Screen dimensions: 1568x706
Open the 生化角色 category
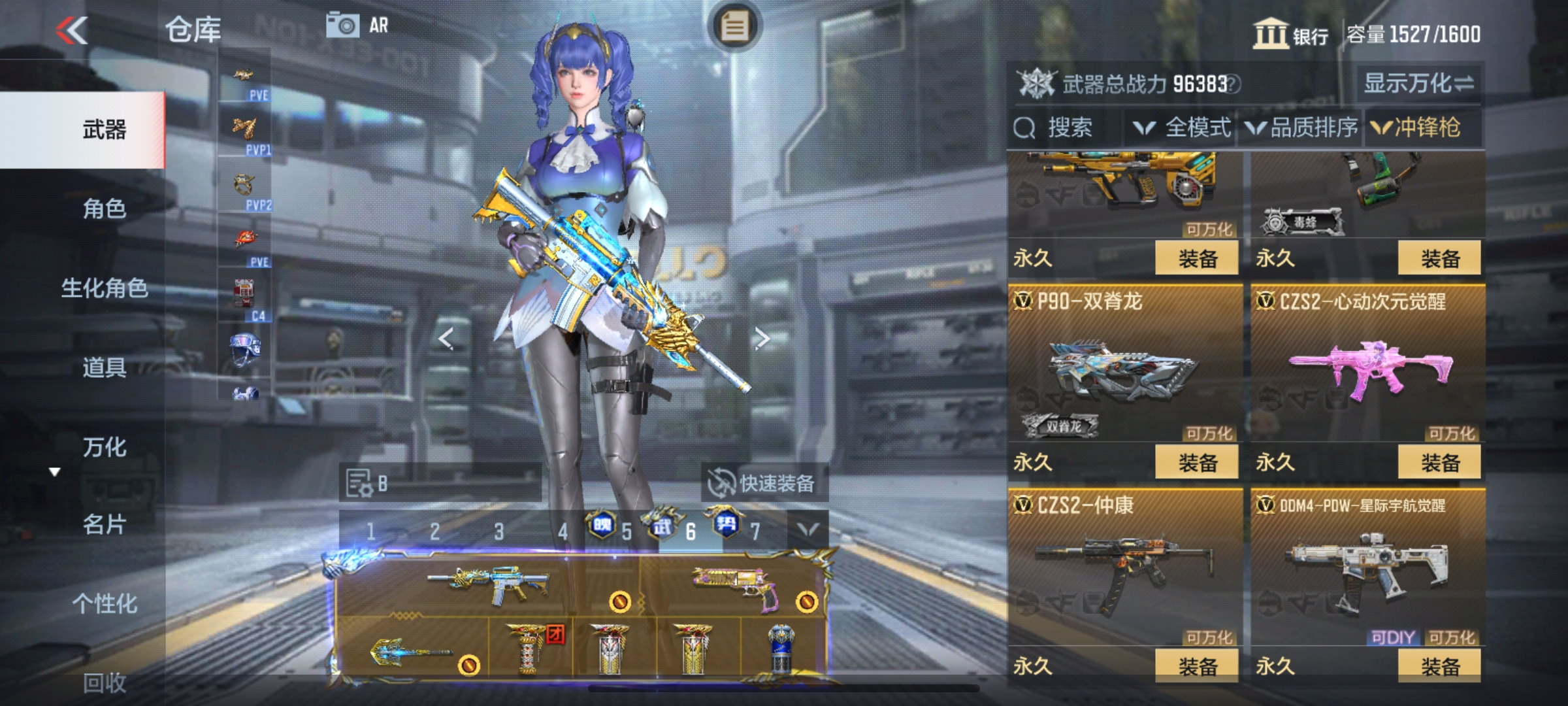(104, 288)
